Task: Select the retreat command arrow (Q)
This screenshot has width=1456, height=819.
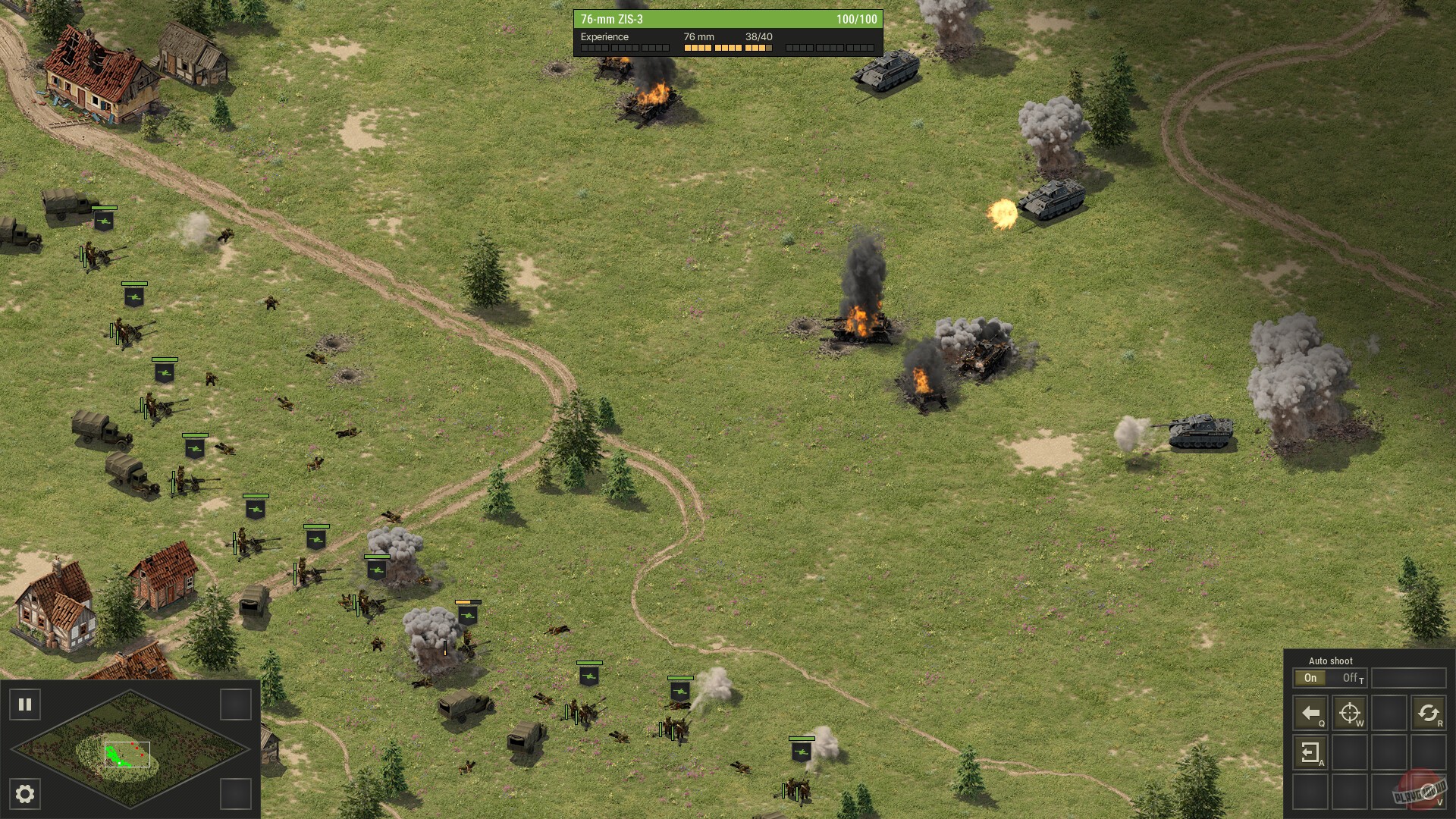Action: point(1310,713)
